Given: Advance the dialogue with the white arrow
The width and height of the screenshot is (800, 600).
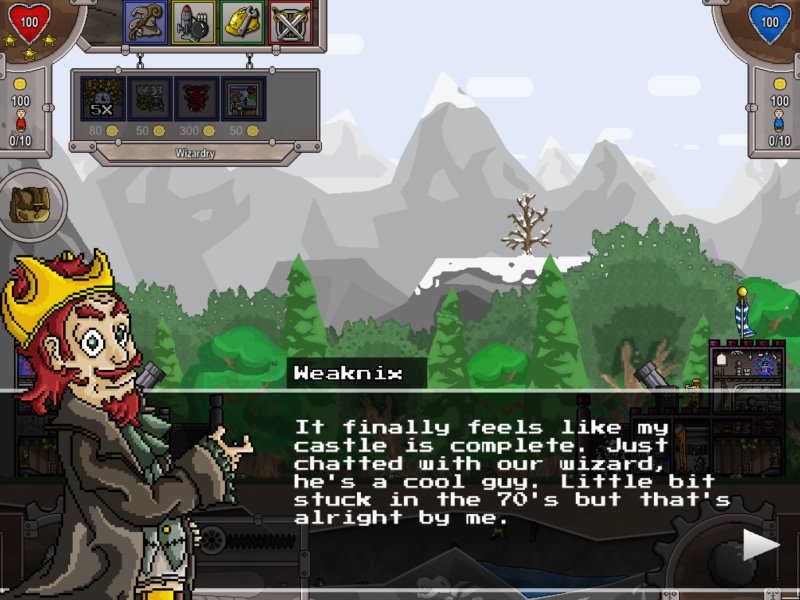Looking at the screenshot, I should pyautogui.click(x=760, y=545).
